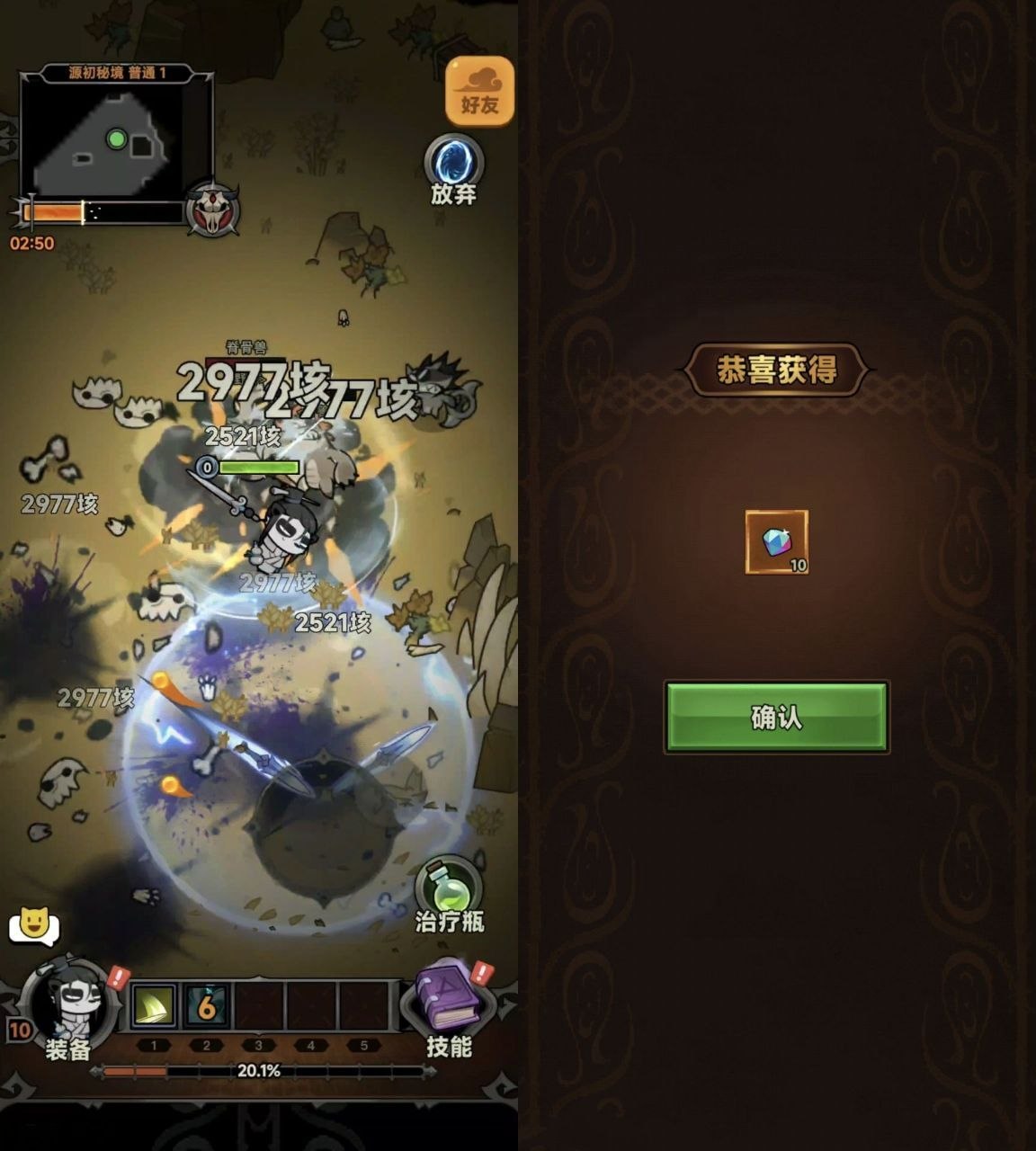The image size is (1036, 1151).
Task: Open the cat emoji chat bubble
Action: pyautogui.click(x=33, y=924)
